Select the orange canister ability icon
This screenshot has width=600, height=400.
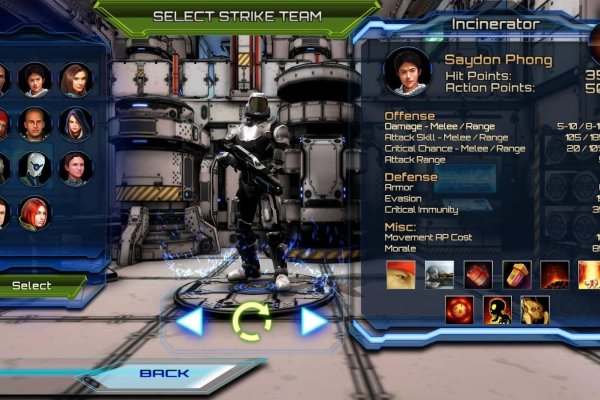point(516,273)
